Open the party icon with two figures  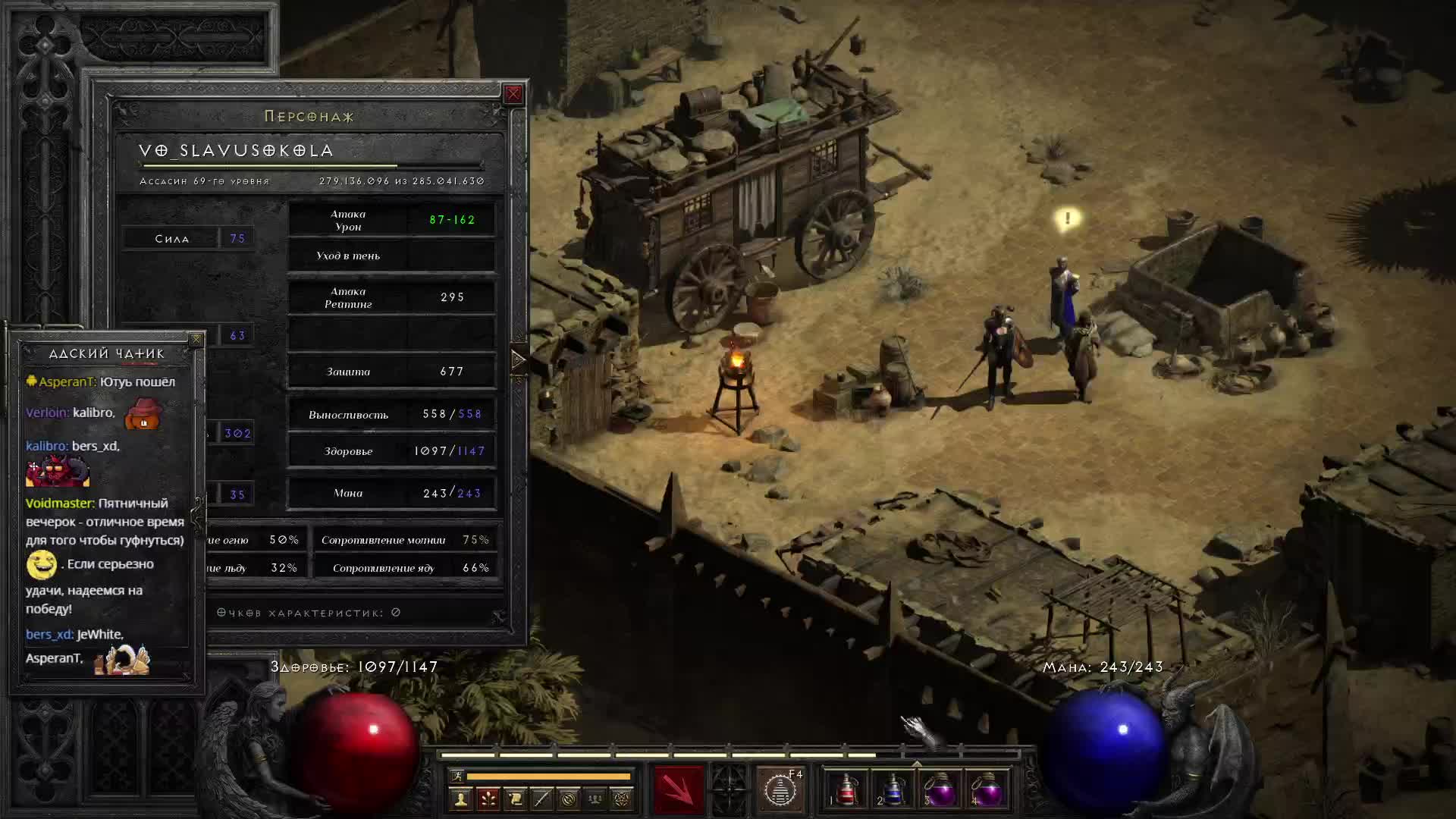[x=595, y=799]
